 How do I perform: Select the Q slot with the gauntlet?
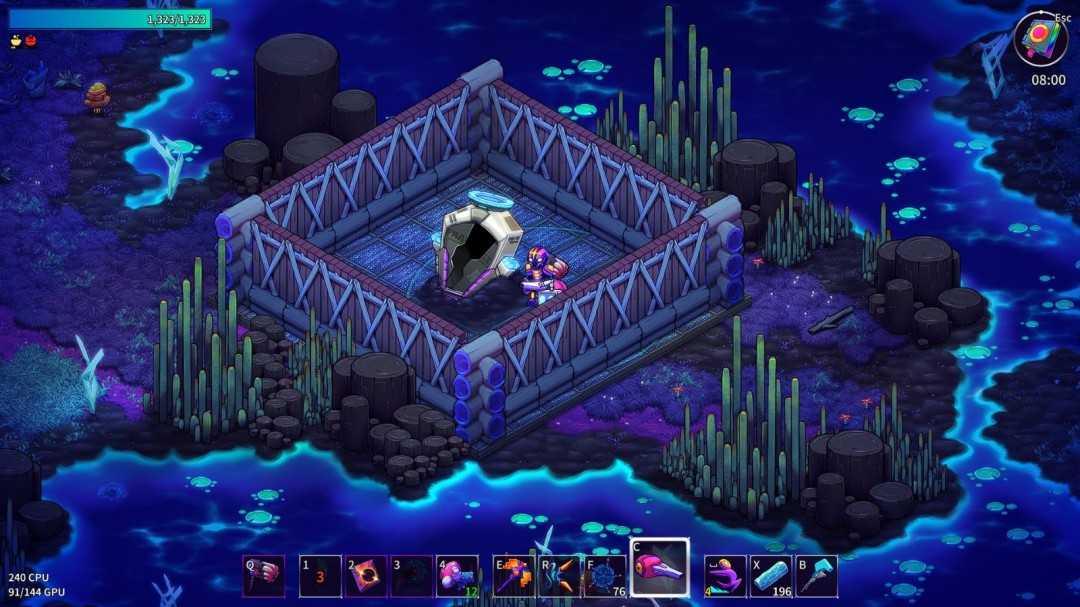(x=264, y=577)
